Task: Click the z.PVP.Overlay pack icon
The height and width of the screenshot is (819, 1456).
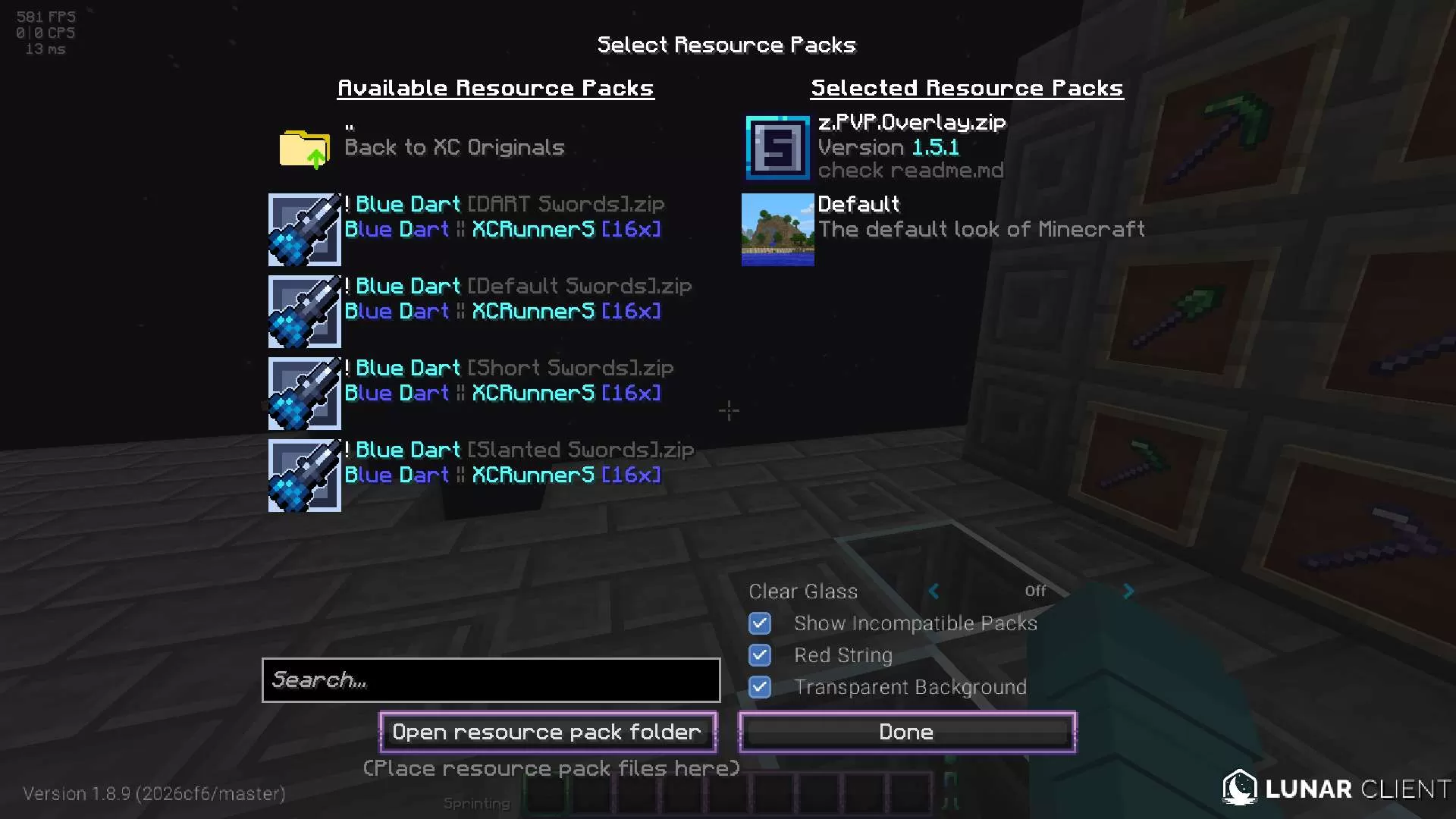Action: [x=777, y=147]
